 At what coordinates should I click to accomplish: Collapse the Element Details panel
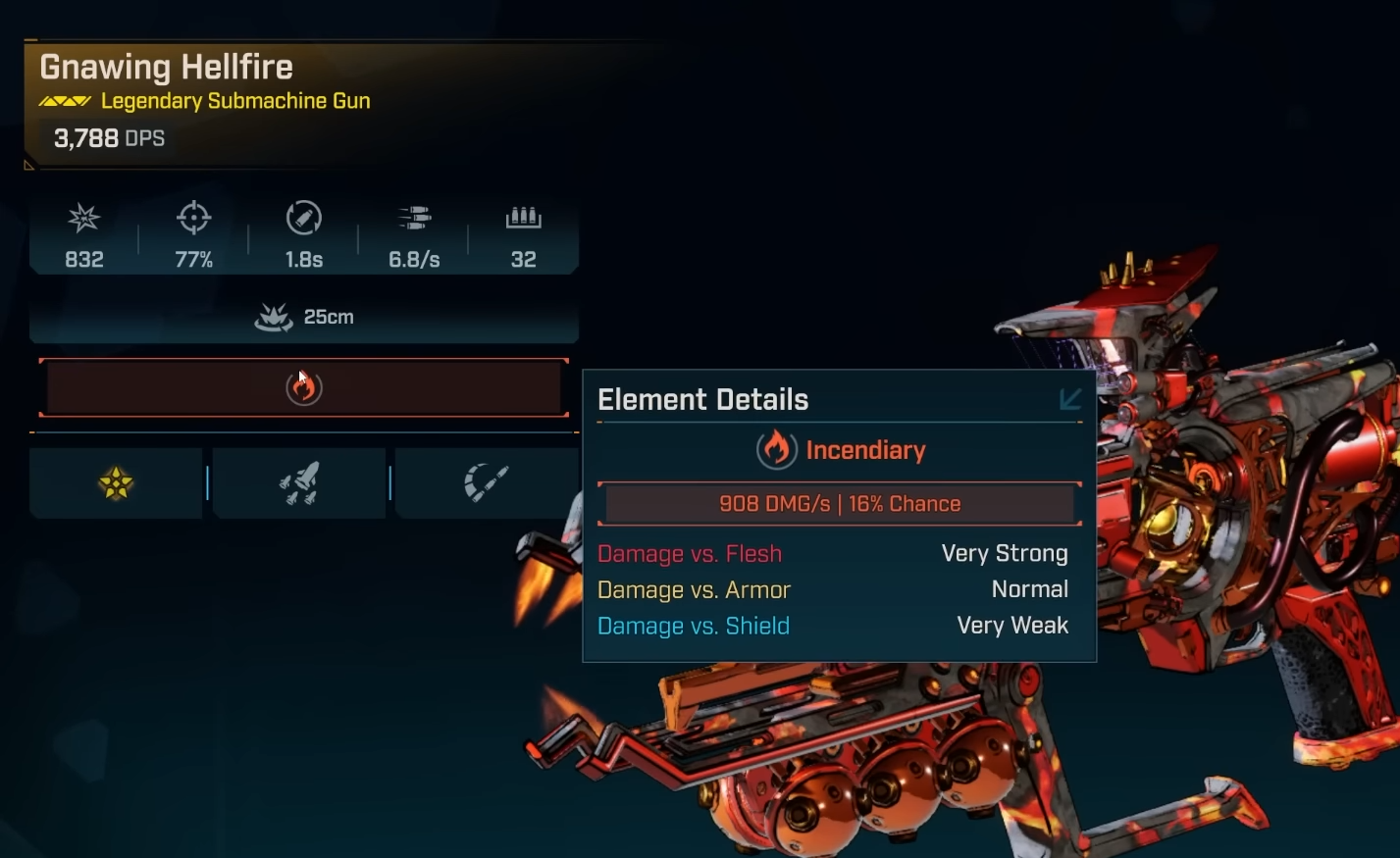click(1069, 399)
